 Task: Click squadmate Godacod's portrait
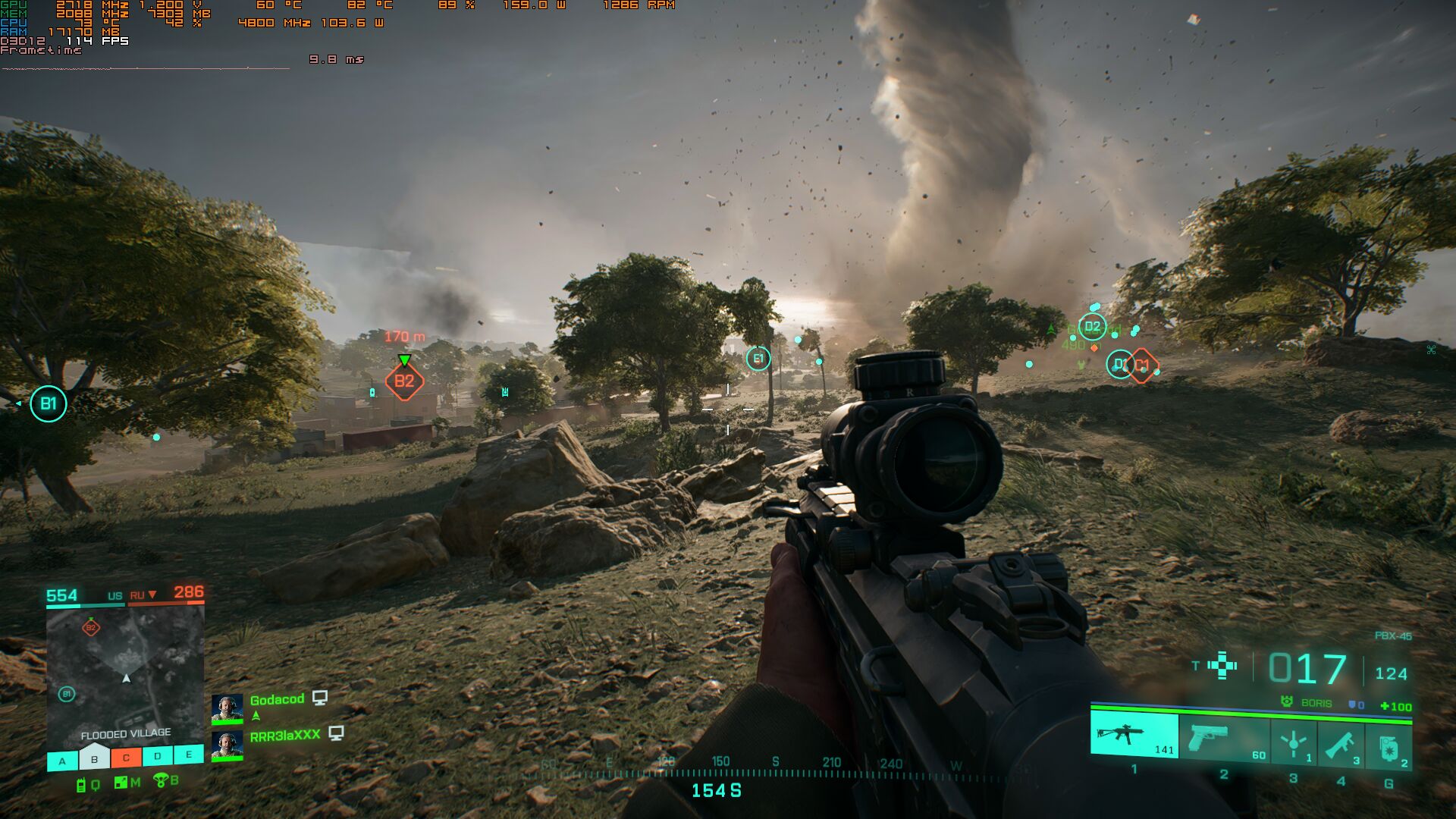coord(227,709)
